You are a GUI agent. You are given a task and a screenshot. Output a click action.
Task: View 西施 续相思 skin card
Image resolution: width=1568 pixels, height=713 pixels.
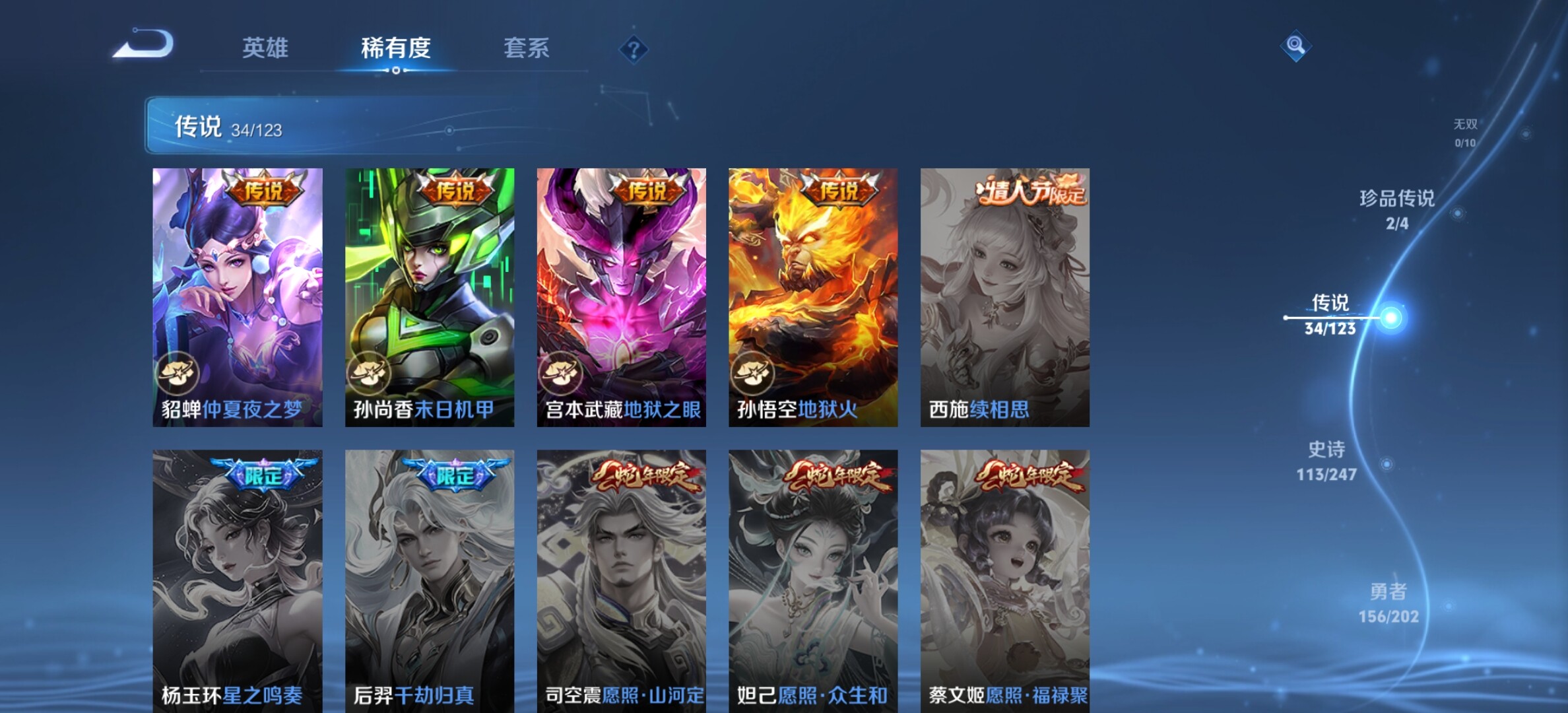tap(1005, 297)
